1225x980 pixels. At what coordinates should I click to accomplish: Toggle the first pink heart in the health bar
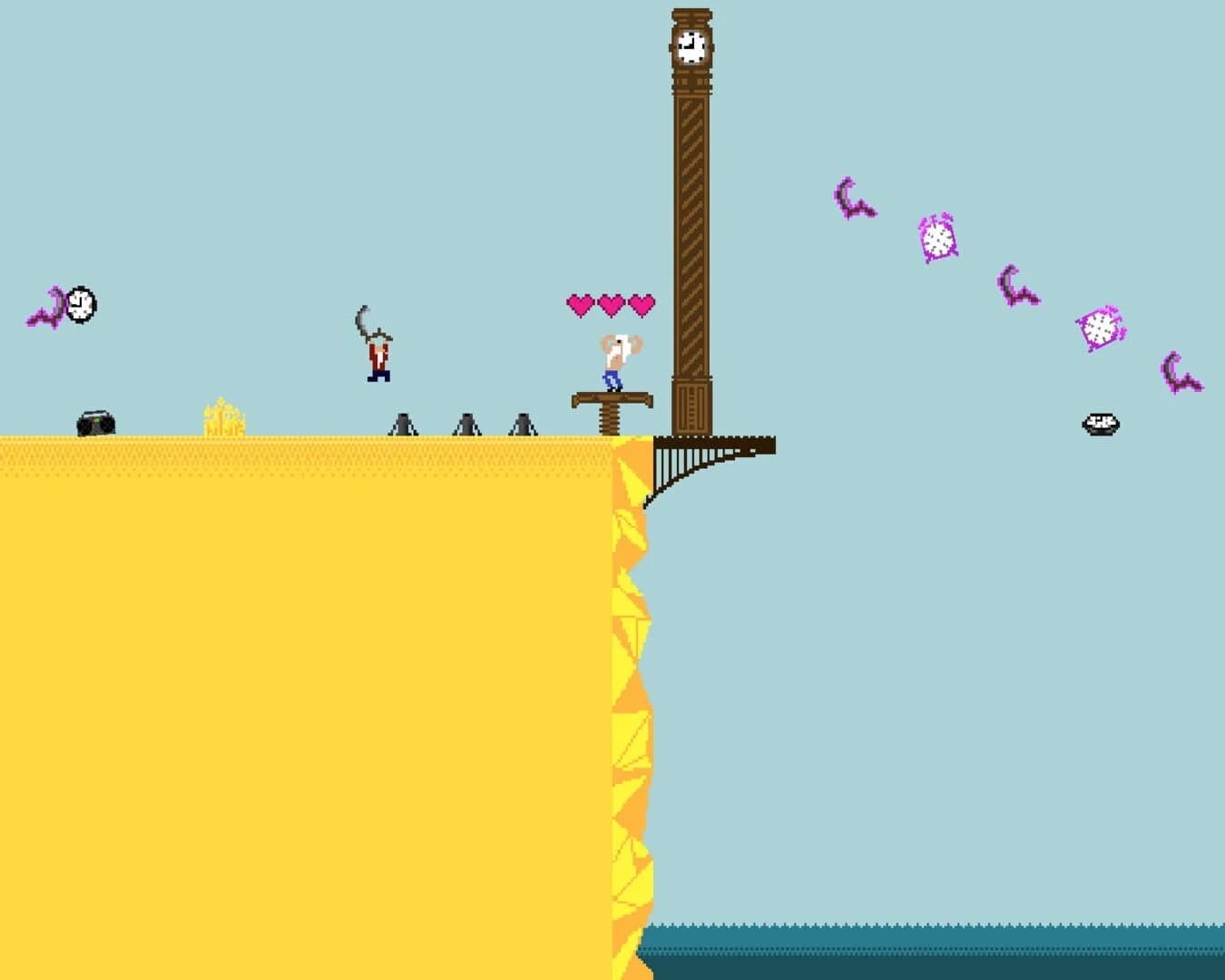(x=578, y=302)
